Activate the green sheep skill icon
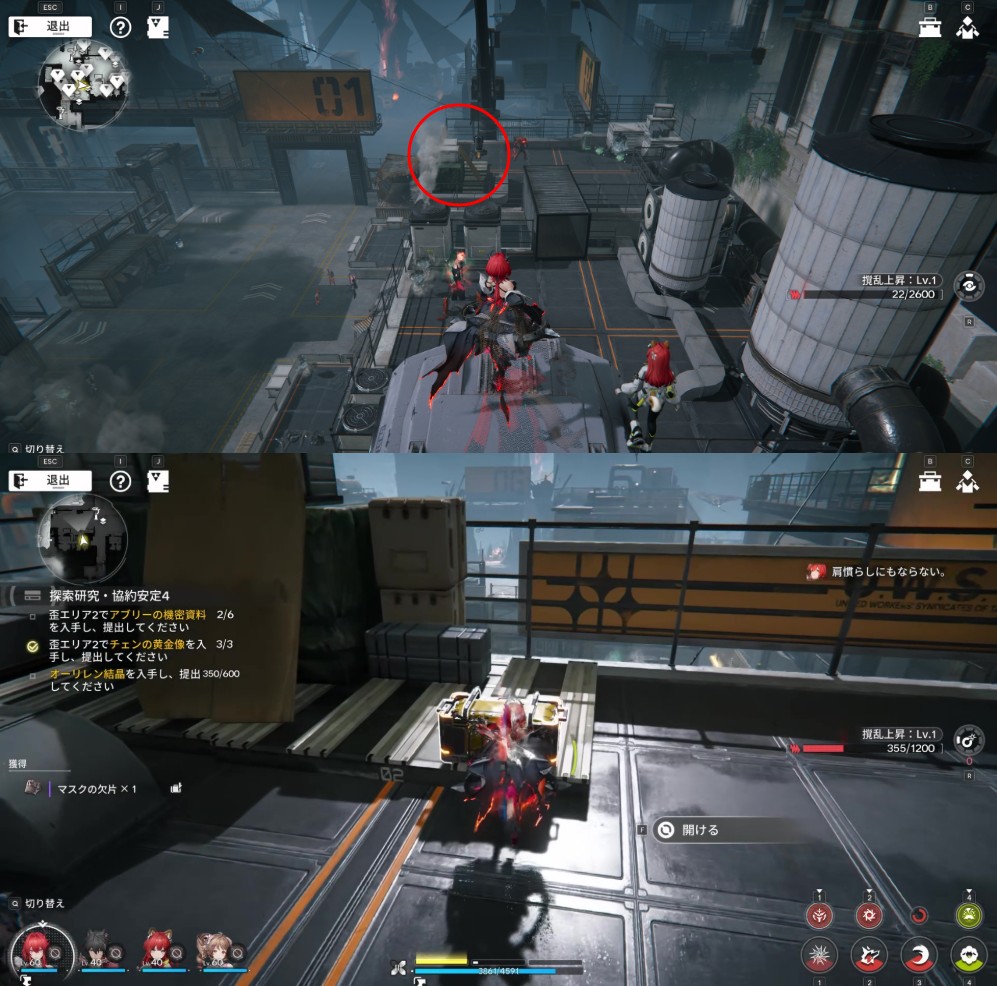This screenshot has height=986, width=997. (967, 956)
